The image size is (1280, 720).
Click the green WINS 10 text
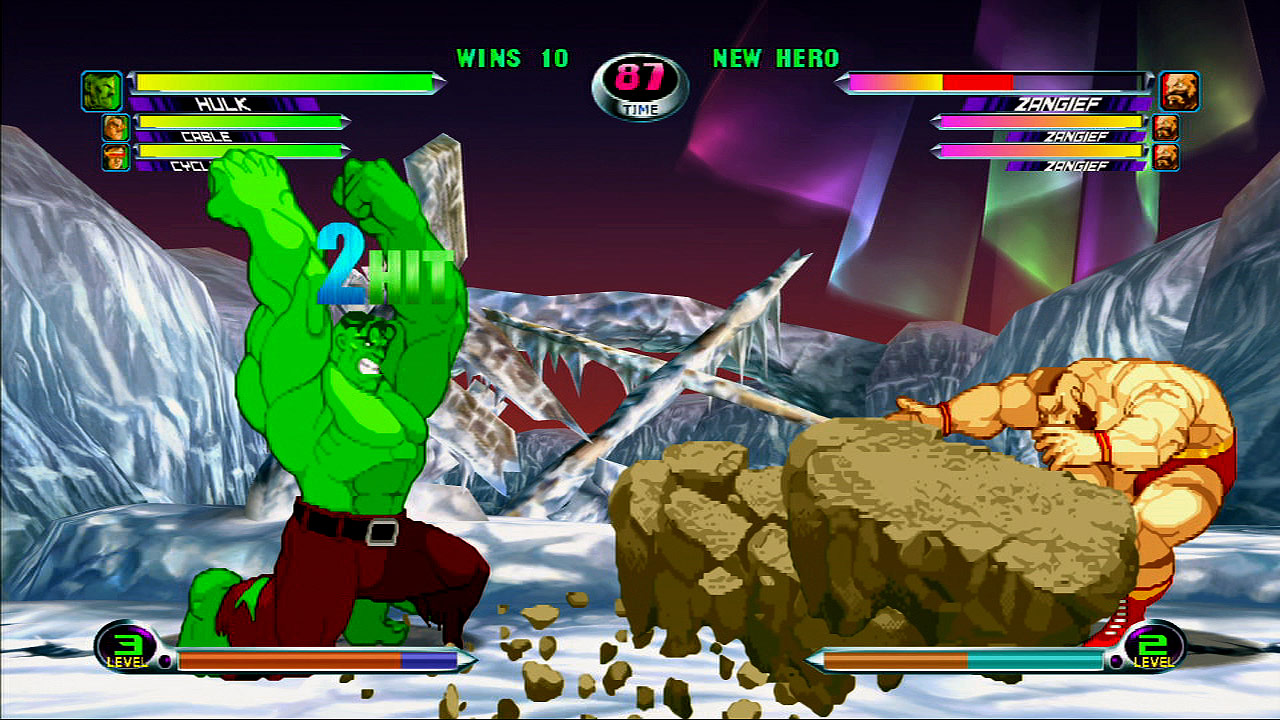[x=510, y=59]
